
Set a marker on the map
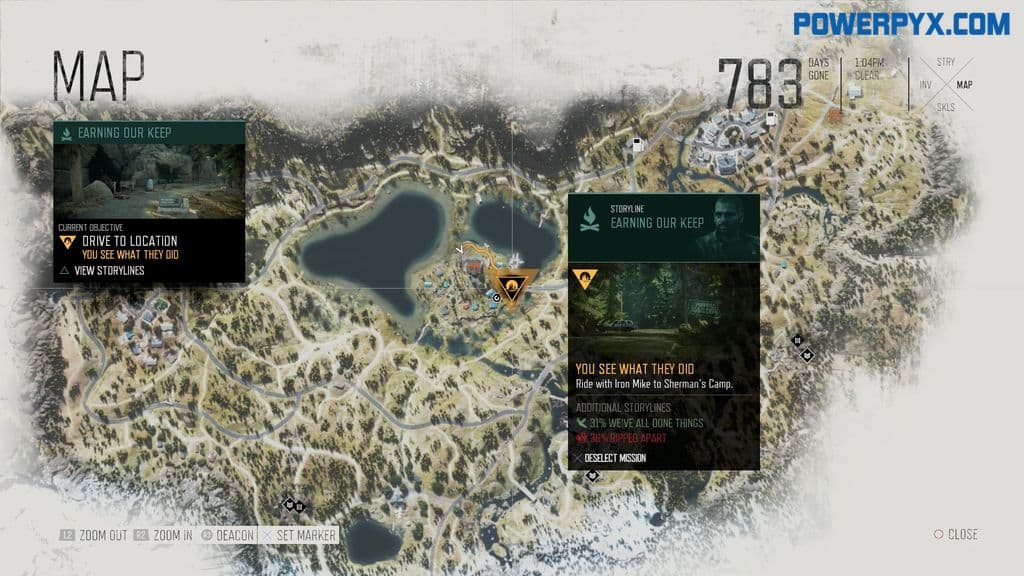tap(300, 535)
